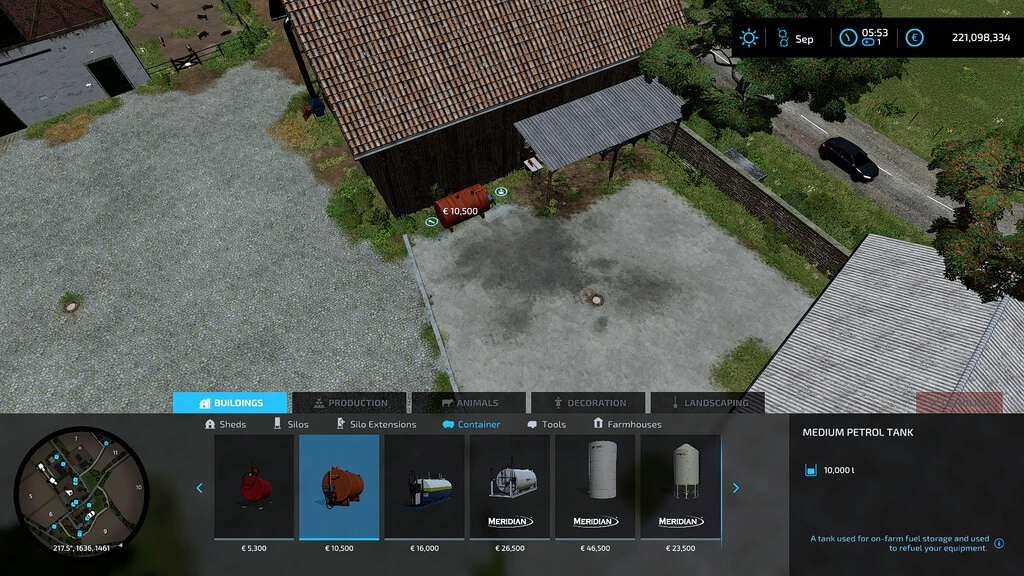Browse the Farmhouses category
Image resolution: width=1024 pixels, height=576 pixels.
tap(627, 424)
